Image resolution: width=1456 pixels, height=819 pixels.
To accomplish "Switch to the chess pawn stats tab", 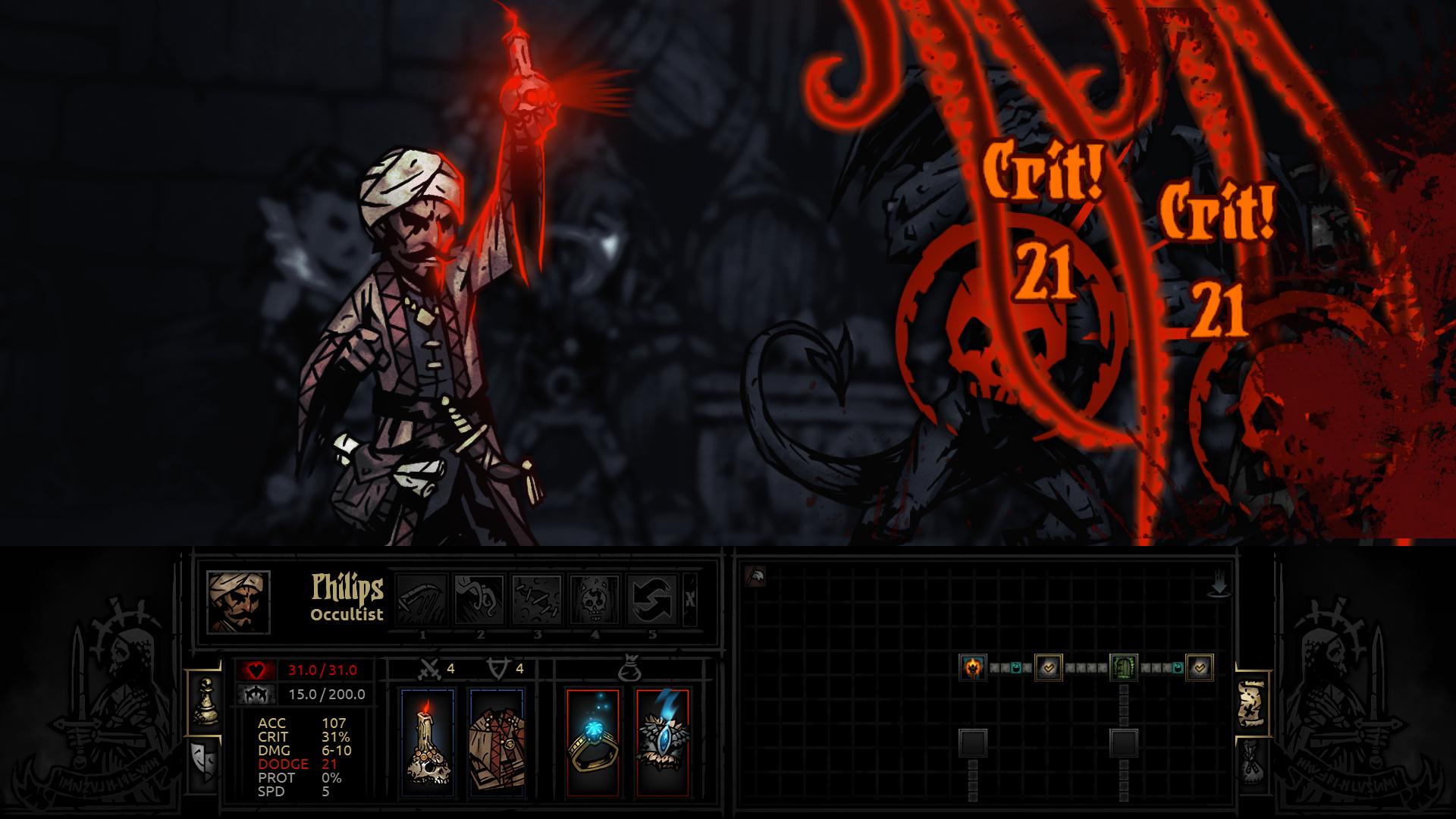I will [205, 700].
